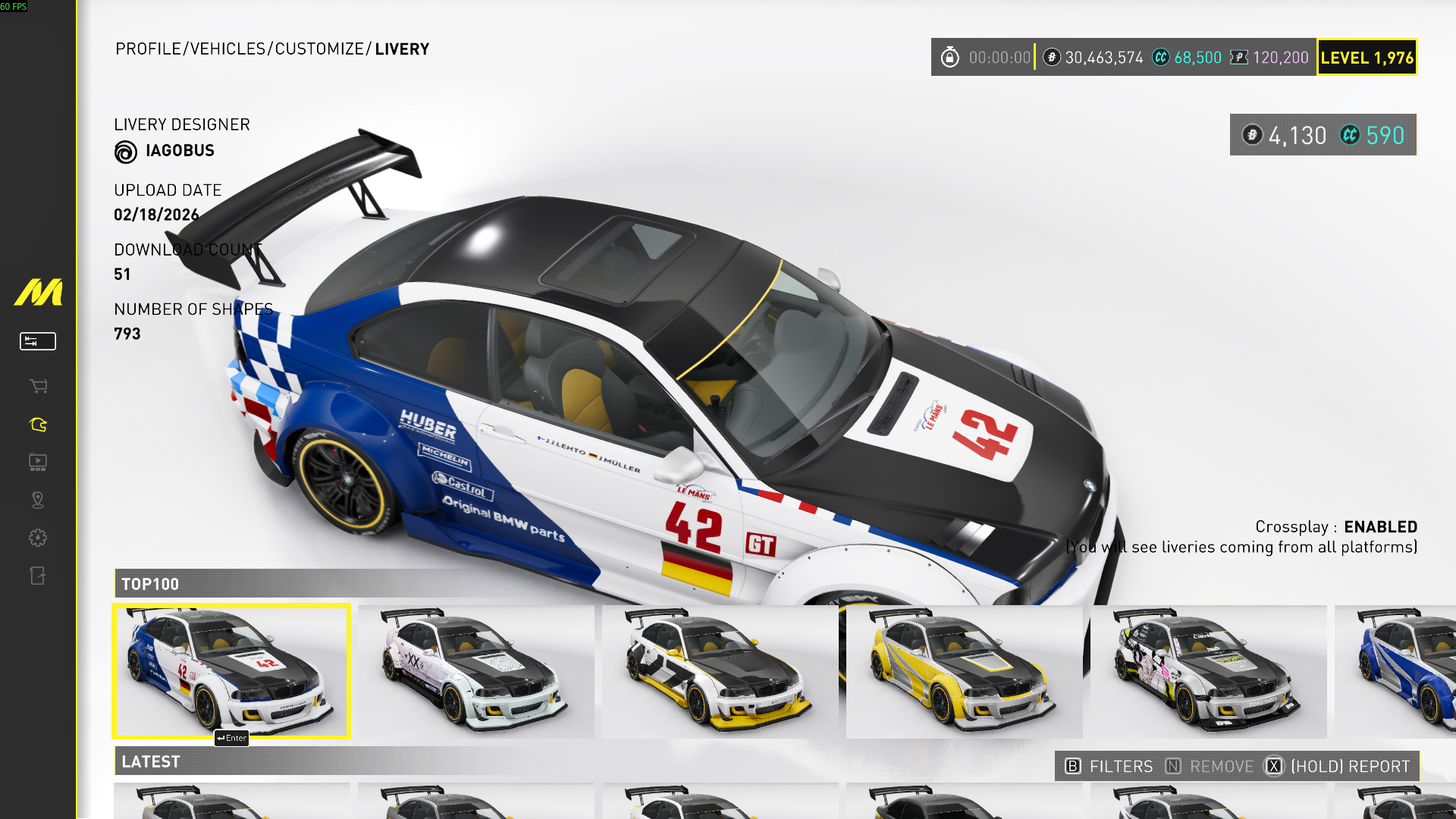Select the yellow and silver livery thumbnail
This screenshot has height=819, width=1456.
pyautogui.click(x=964, y=671)
